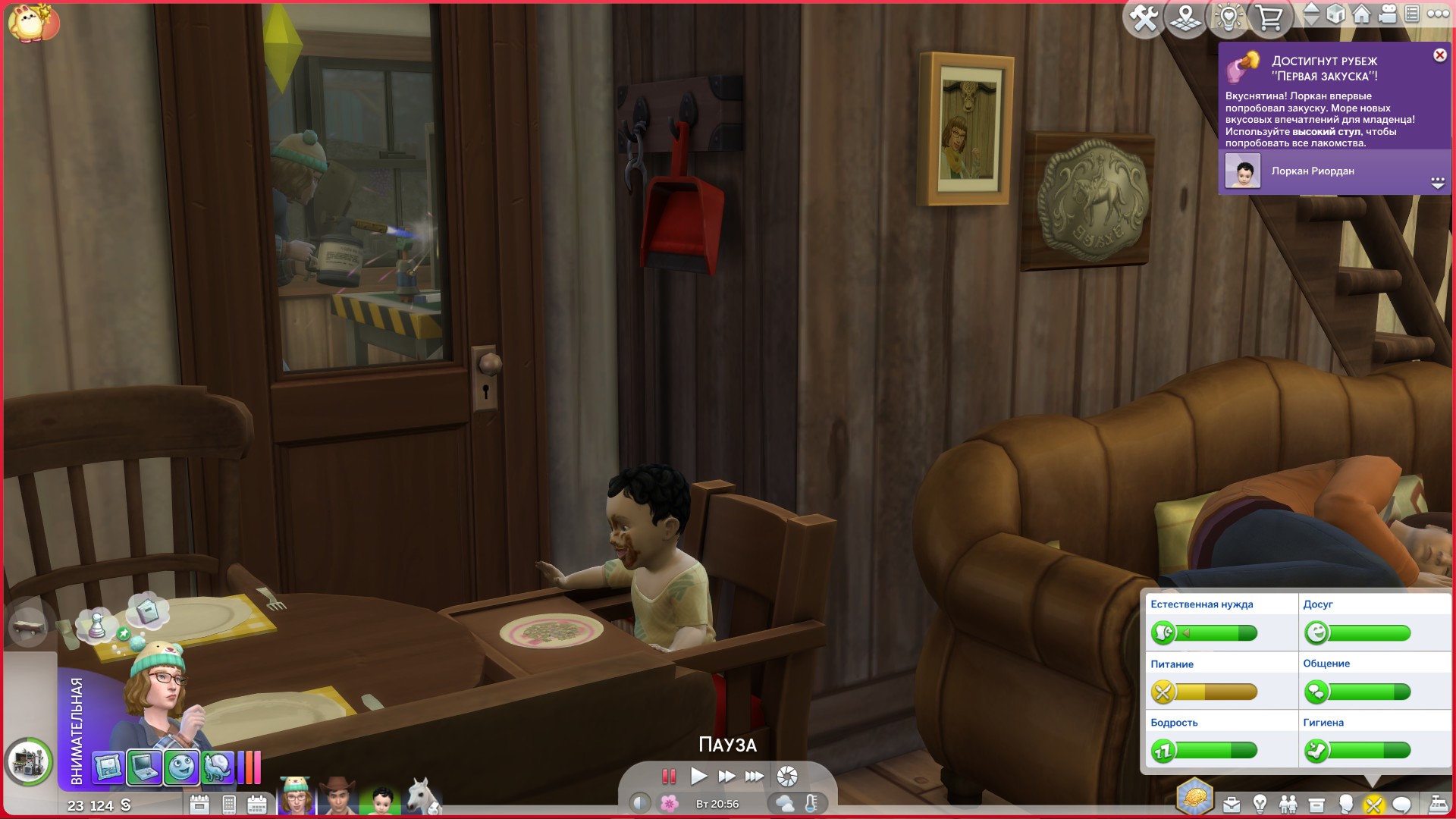This screenshot has width=1456, height=819.
Task: Open the camera controls icon
Action: [1387, 14]
